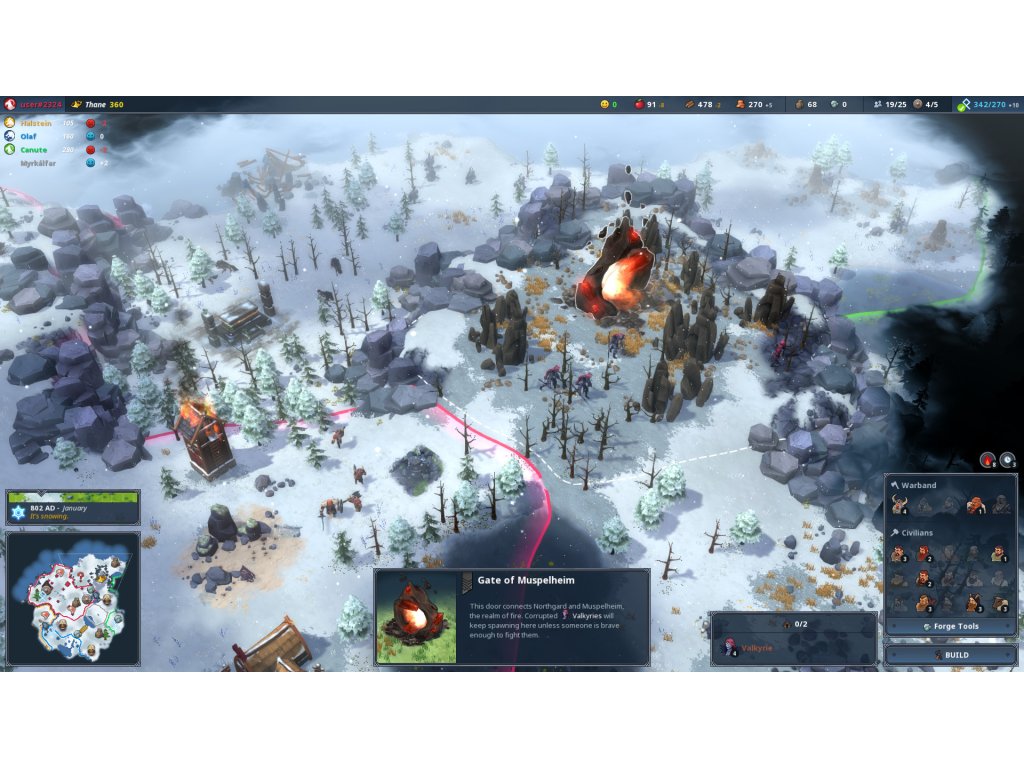Click the wood resource icon
Screen dimensions: 1024x768
[x=689, y=104]
